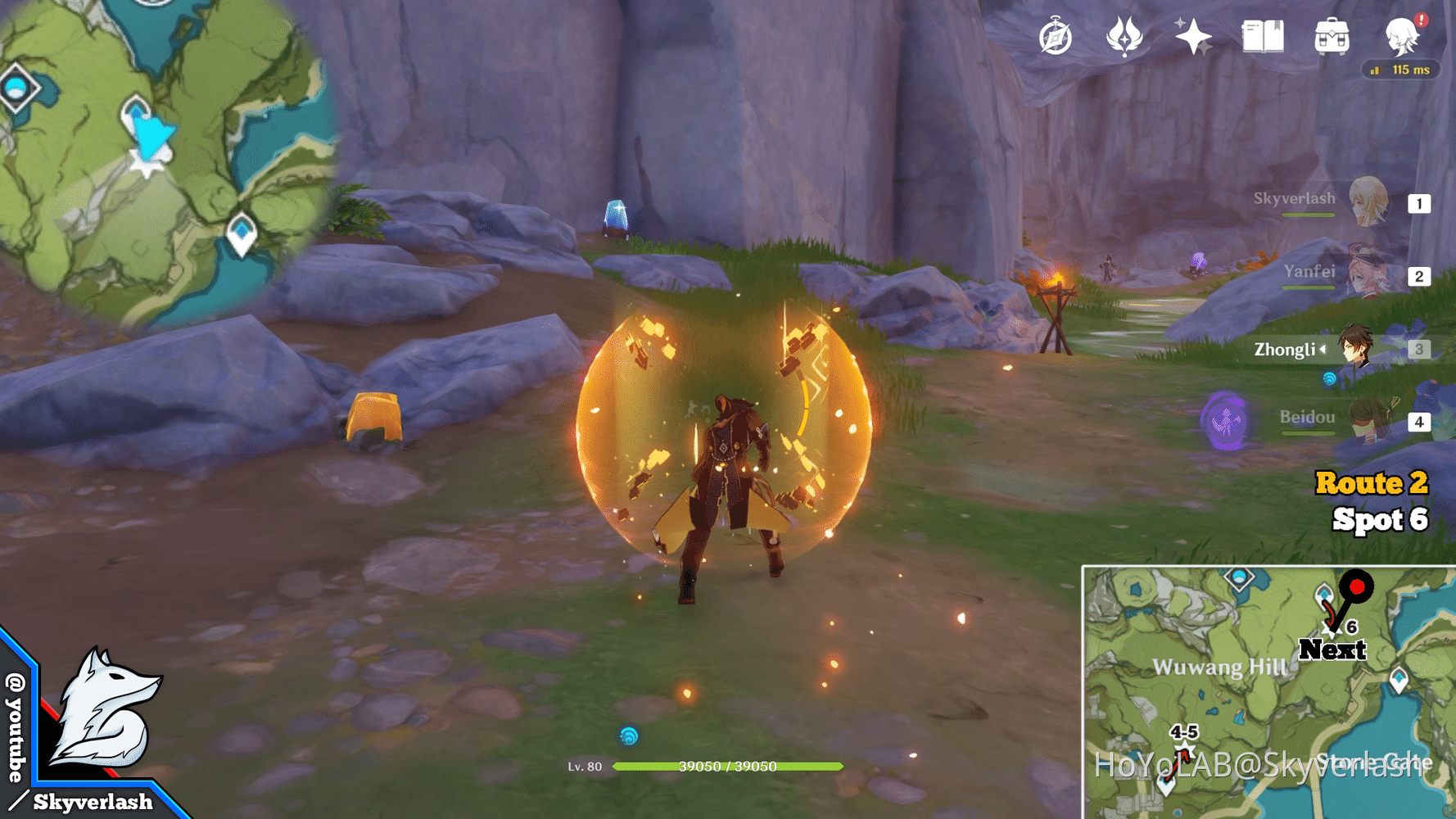Open the Character menu portrait with red notification

[1399, 37]
